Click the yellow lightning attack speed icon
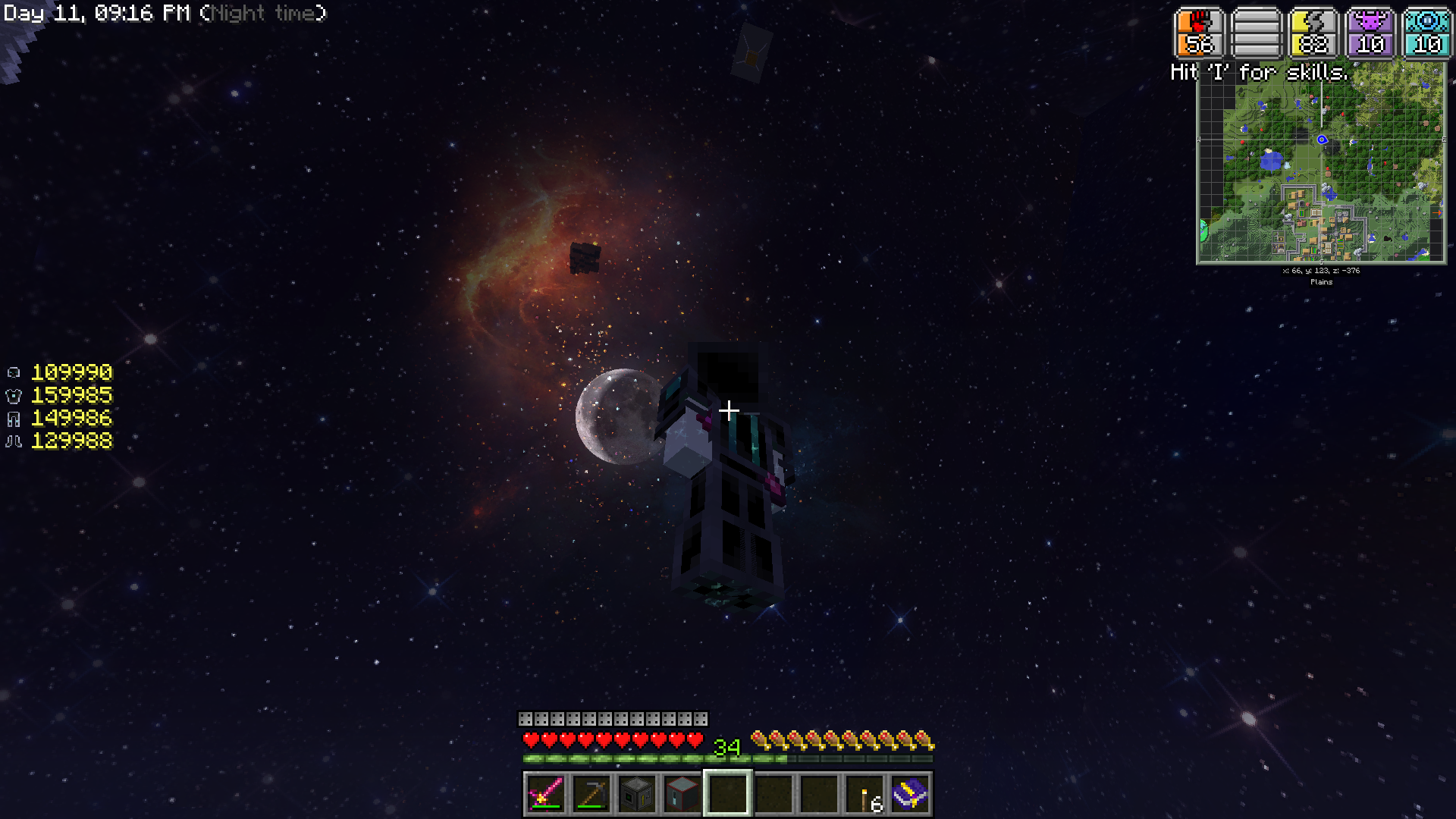The height and width of the screenshot is (819, 1456). (x=1312, y=32)
